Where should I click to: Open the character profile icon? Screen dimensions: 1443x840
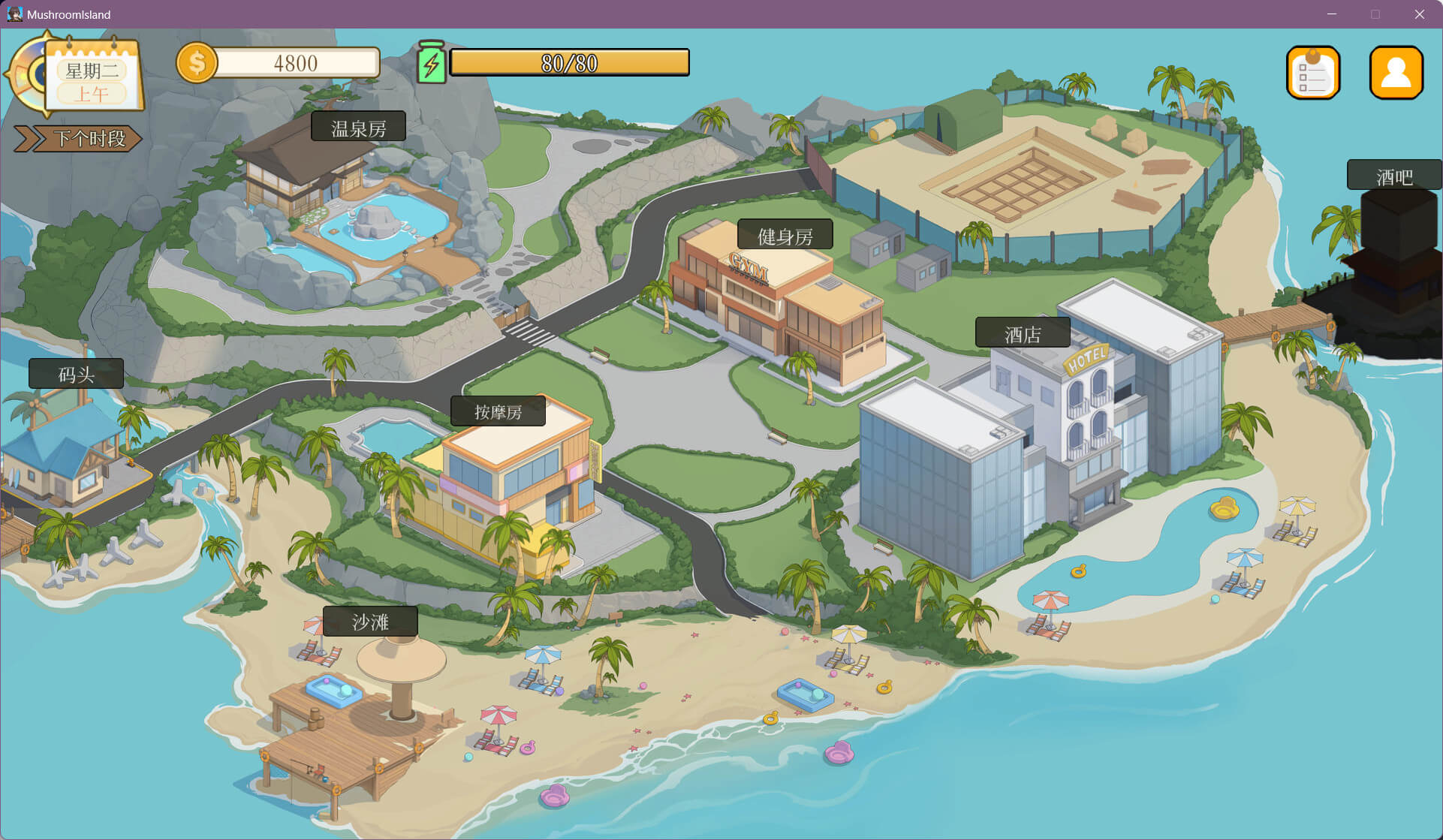[x=1396, y=73]
